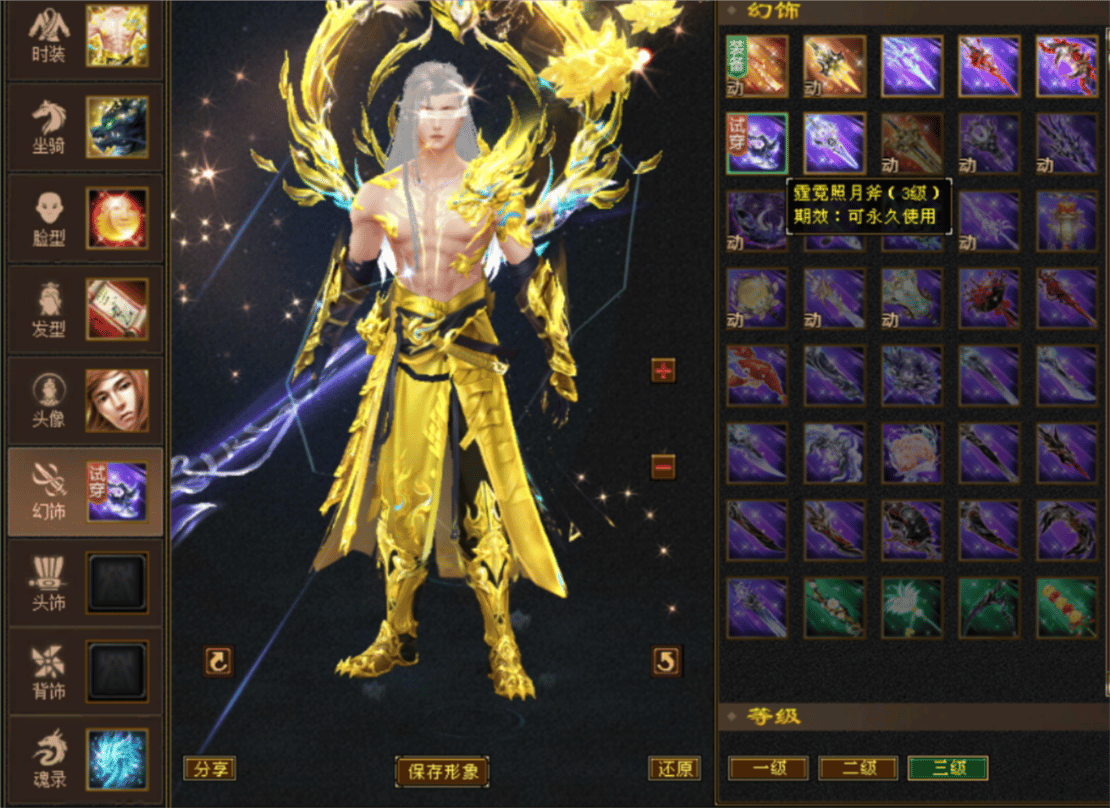
Task: Select the 脸型 face category
Action: [84, 218]
